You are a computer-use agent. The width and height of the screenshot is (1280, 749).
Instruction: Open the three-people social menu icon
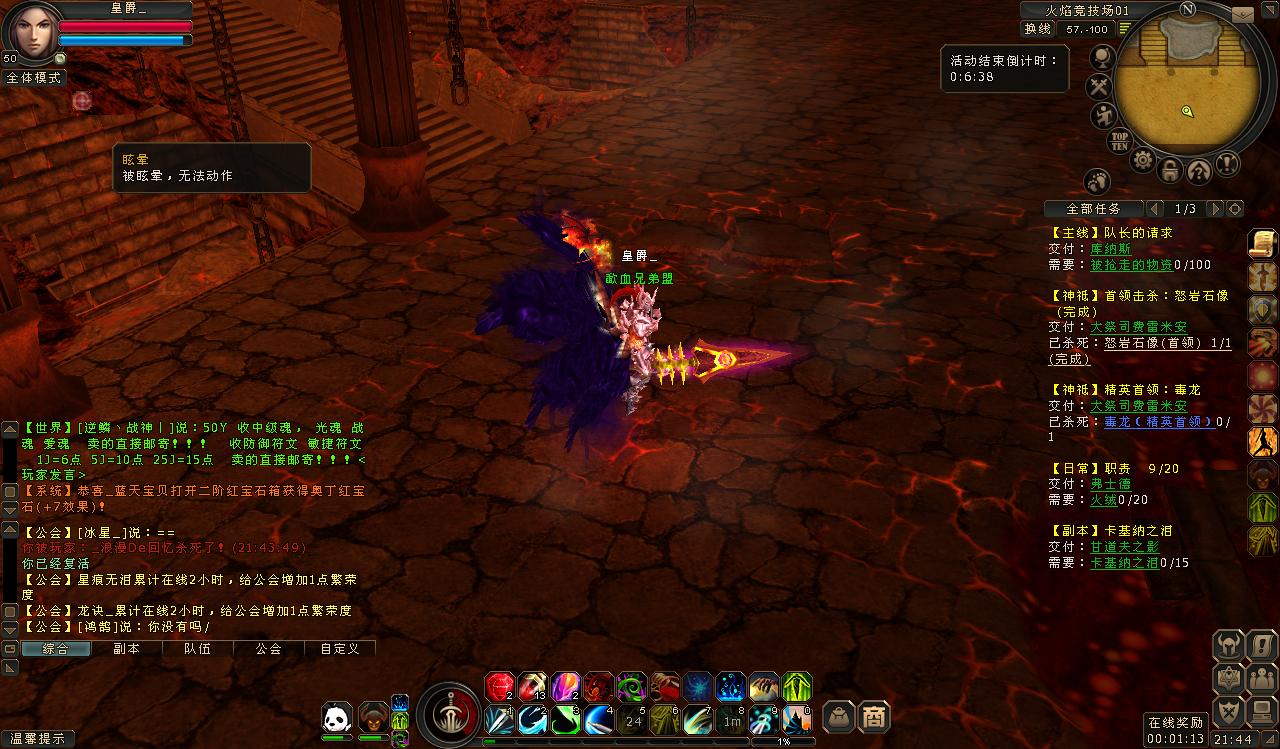pyautogui.click(x=1262, y=679)
